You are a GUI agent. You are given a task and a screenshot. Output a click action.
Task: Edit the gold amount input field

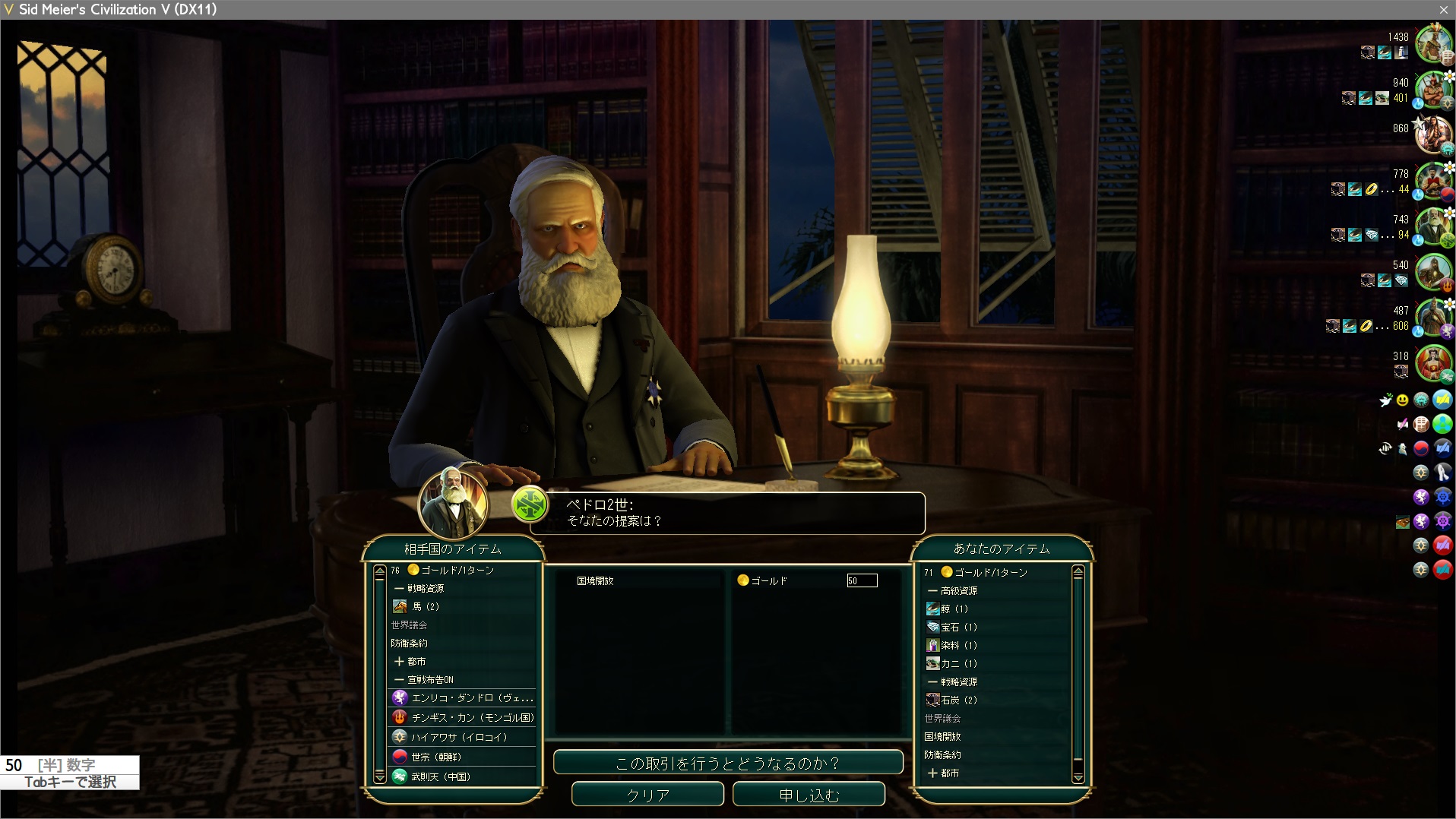[x=862, y=581]
